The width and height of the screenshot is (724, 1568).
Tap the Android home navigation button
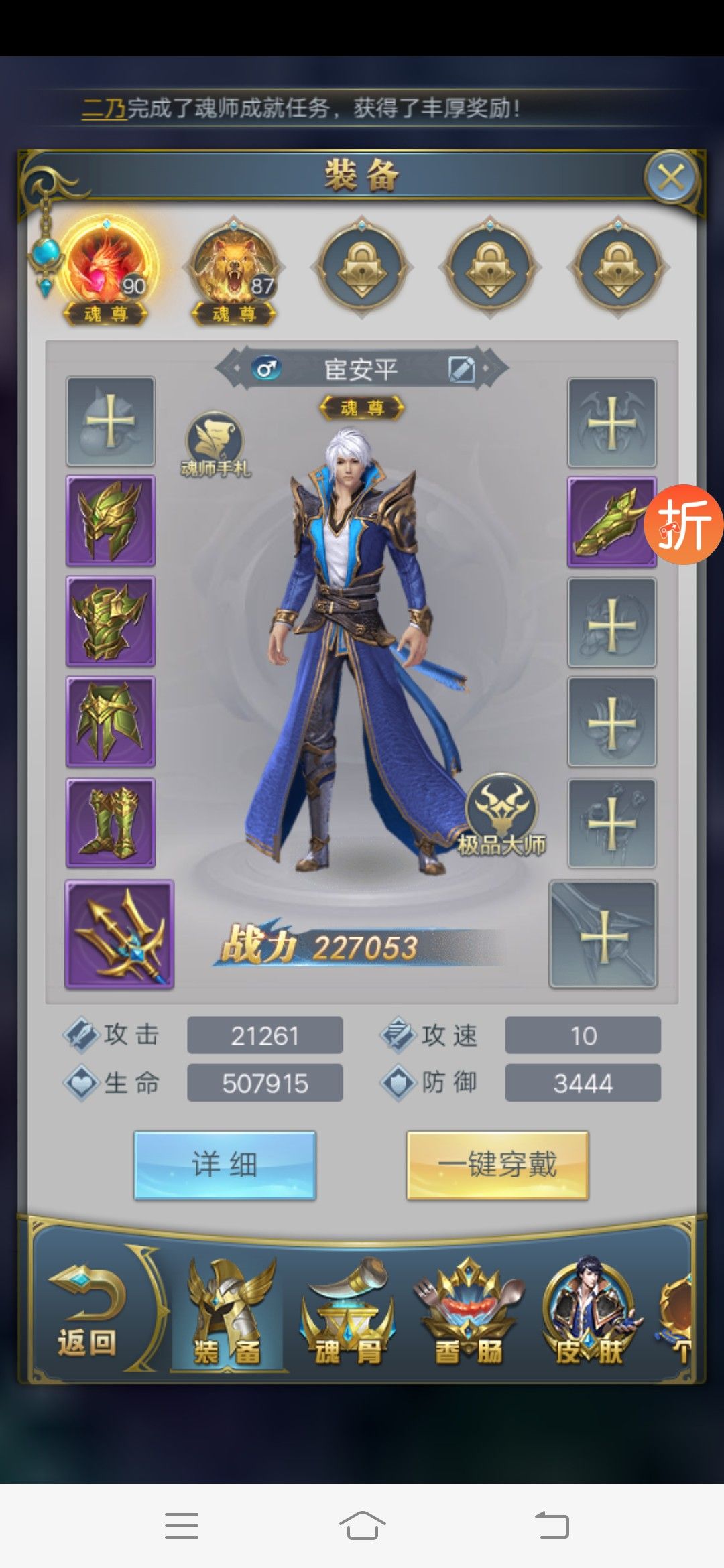click(362, 1525)
